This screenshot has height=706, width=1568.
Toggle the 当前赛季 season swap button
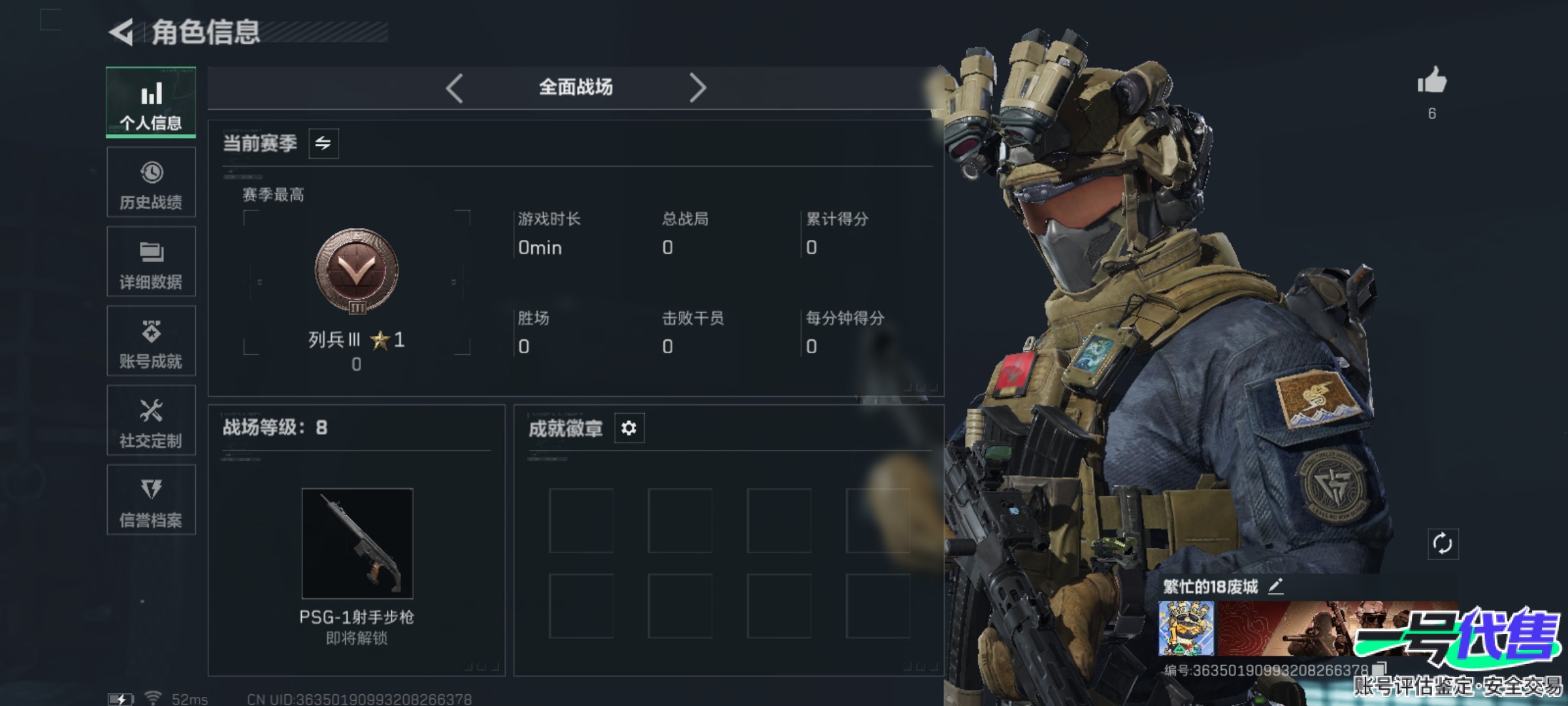pyautogui.click(x=323, y=143)
